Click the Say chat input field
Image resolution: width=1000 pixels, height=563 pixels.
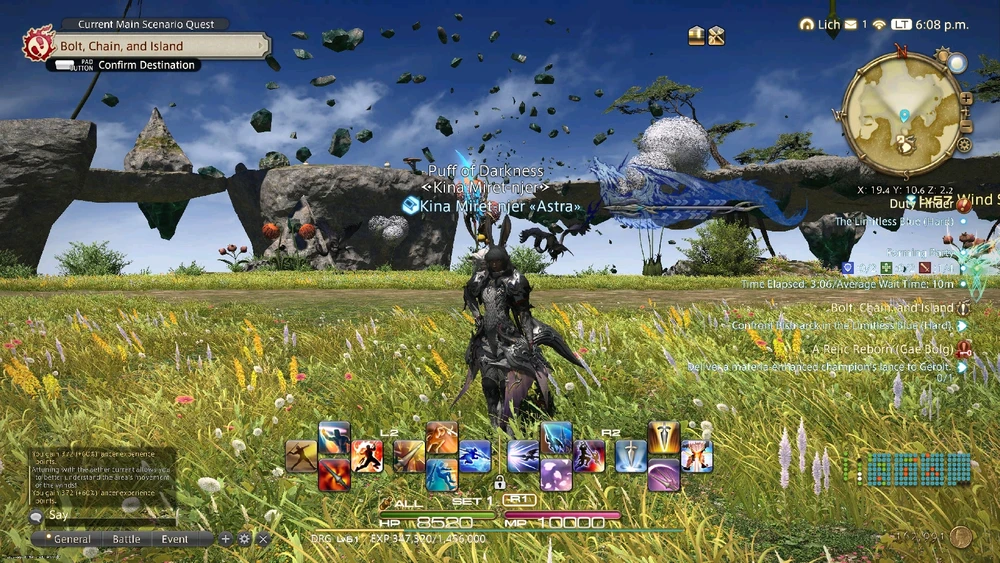[100, 516]
